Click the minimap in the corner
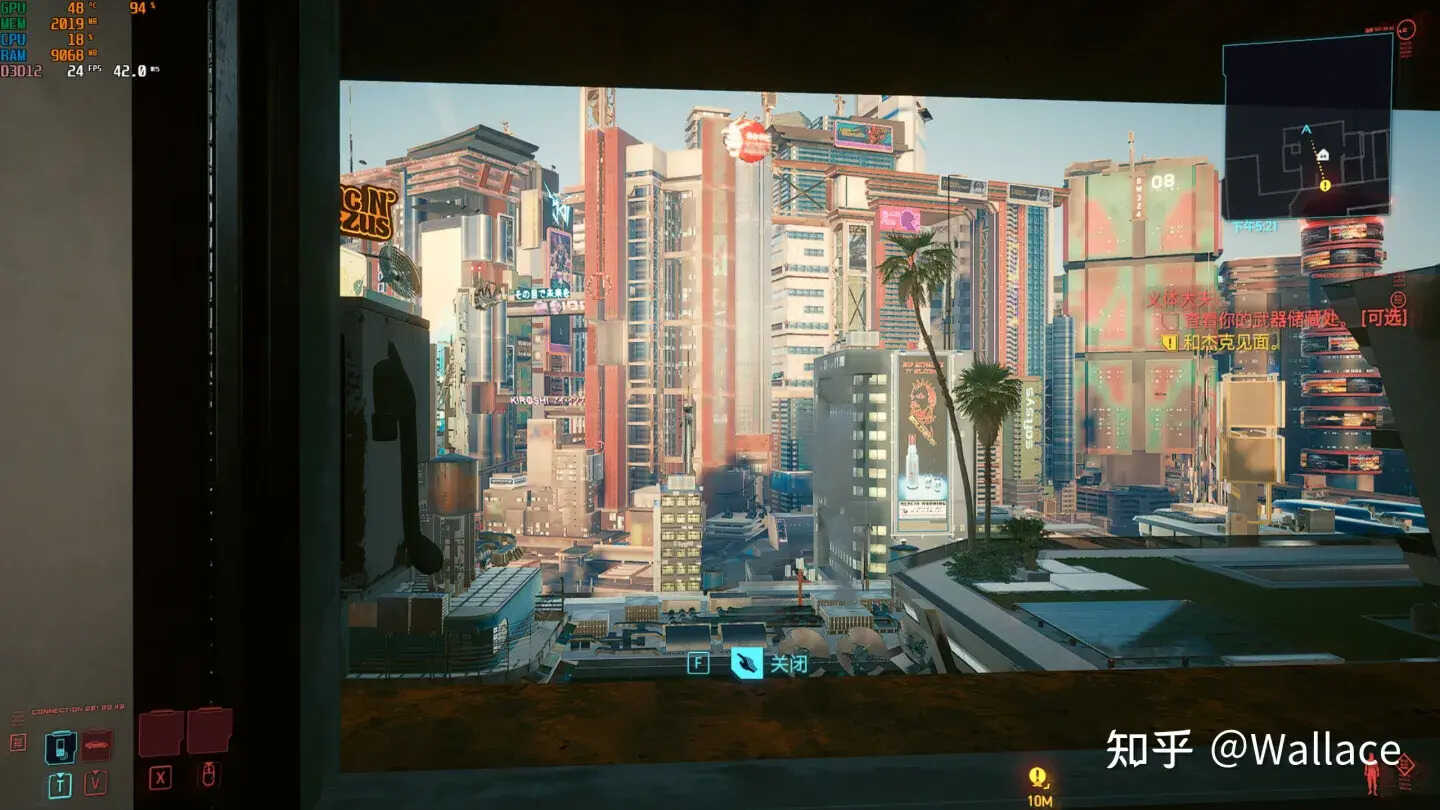The width and height of the screenshot is (1440, 810). pos(1307,127)
